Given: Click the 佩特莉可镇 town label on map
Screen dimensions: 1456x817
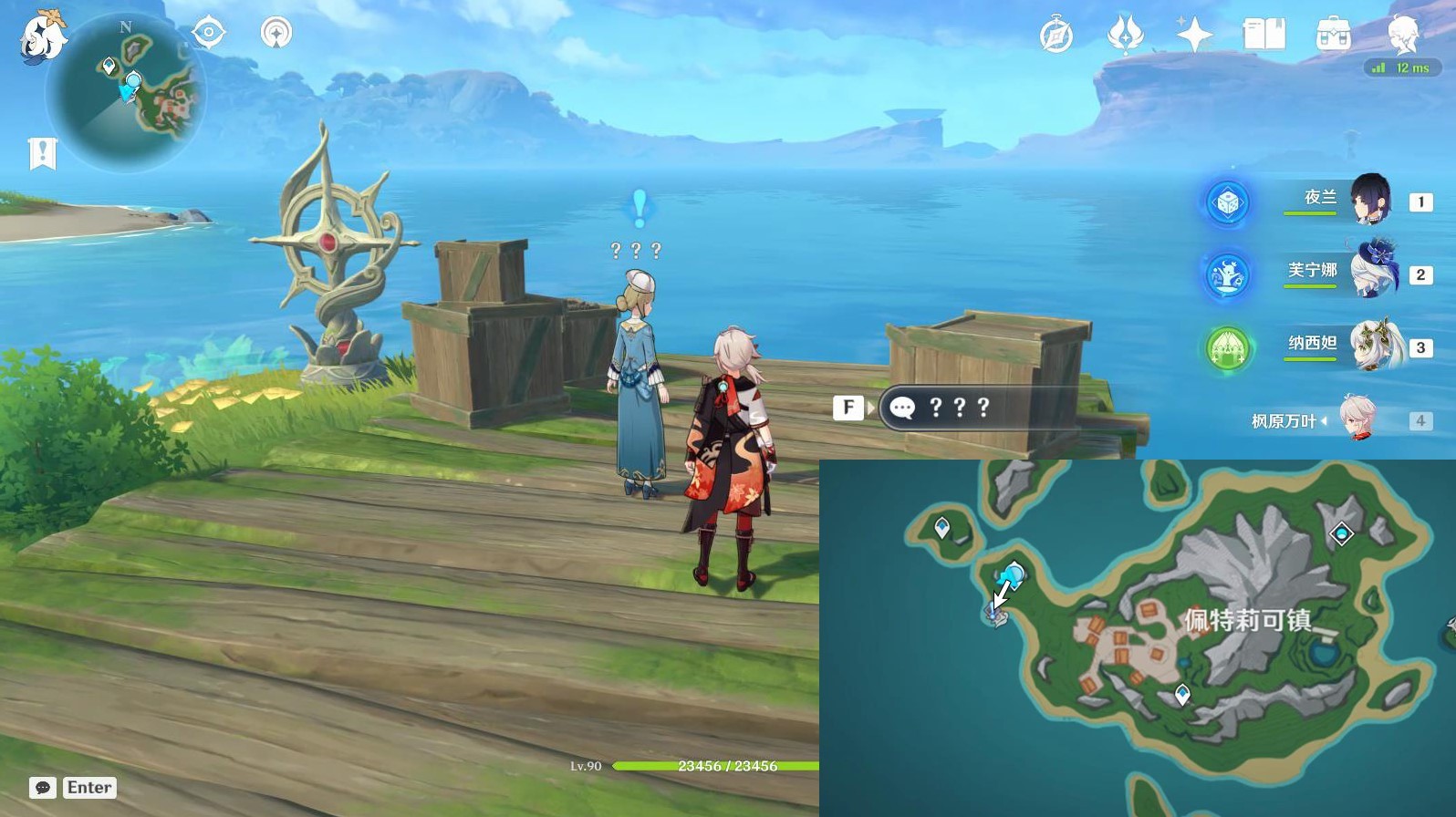Looking at the screenshot, I should tap(1247, 621).
